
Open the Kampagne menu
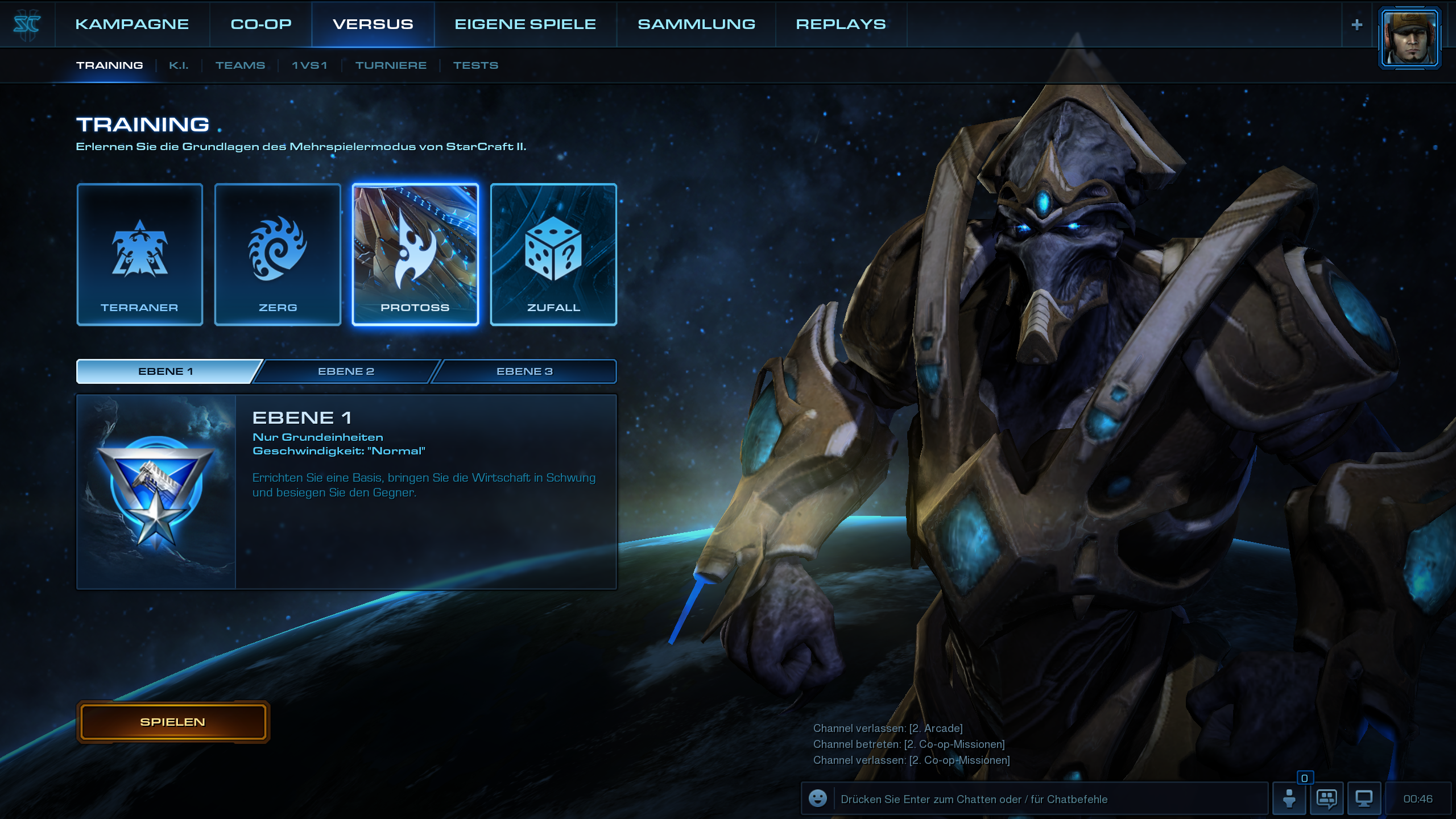tap(132, 24)
